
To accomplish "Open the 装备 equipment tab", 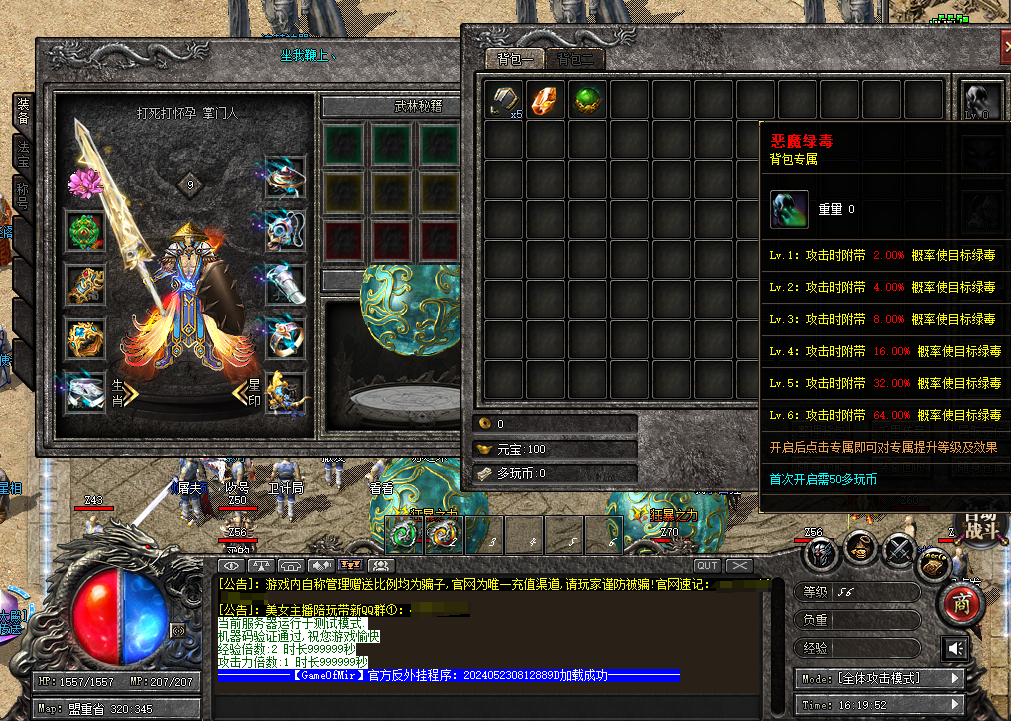I will pyautogui.click(x=22, y=110).
